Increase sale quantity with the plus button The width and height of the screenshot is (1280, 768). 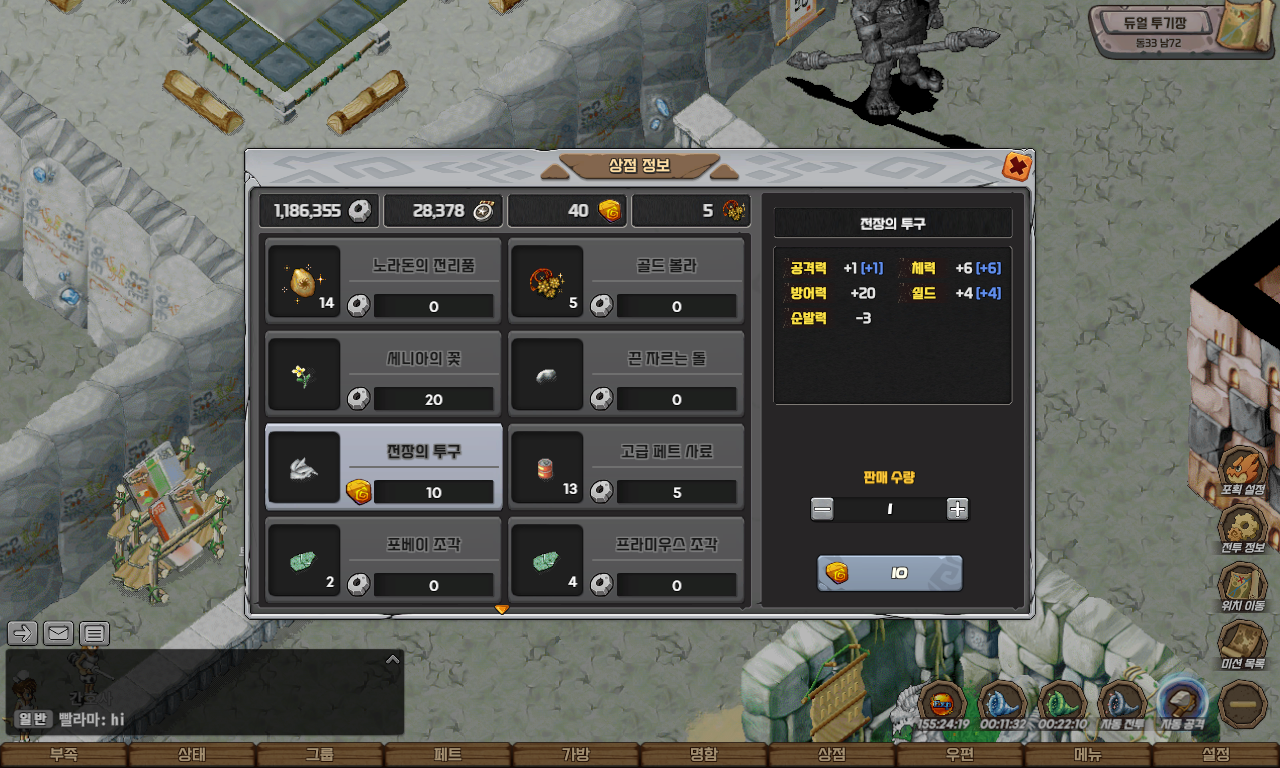[x=957, y=509]
